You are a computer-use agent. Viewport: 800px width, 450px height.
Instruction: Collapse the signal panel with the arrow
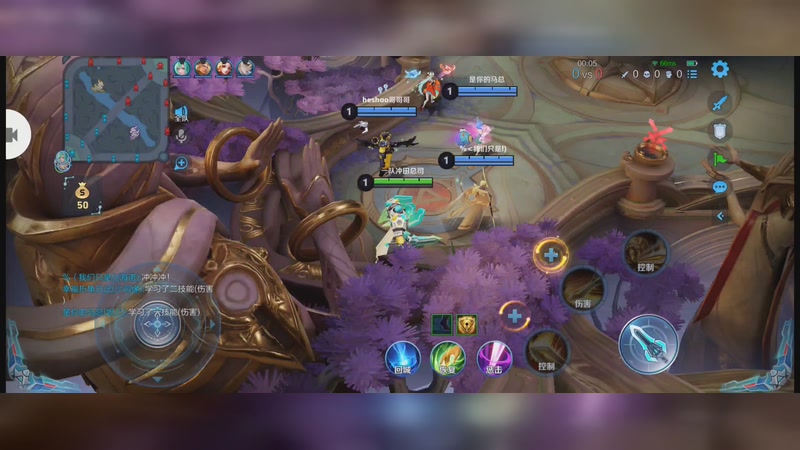[719, 215]
